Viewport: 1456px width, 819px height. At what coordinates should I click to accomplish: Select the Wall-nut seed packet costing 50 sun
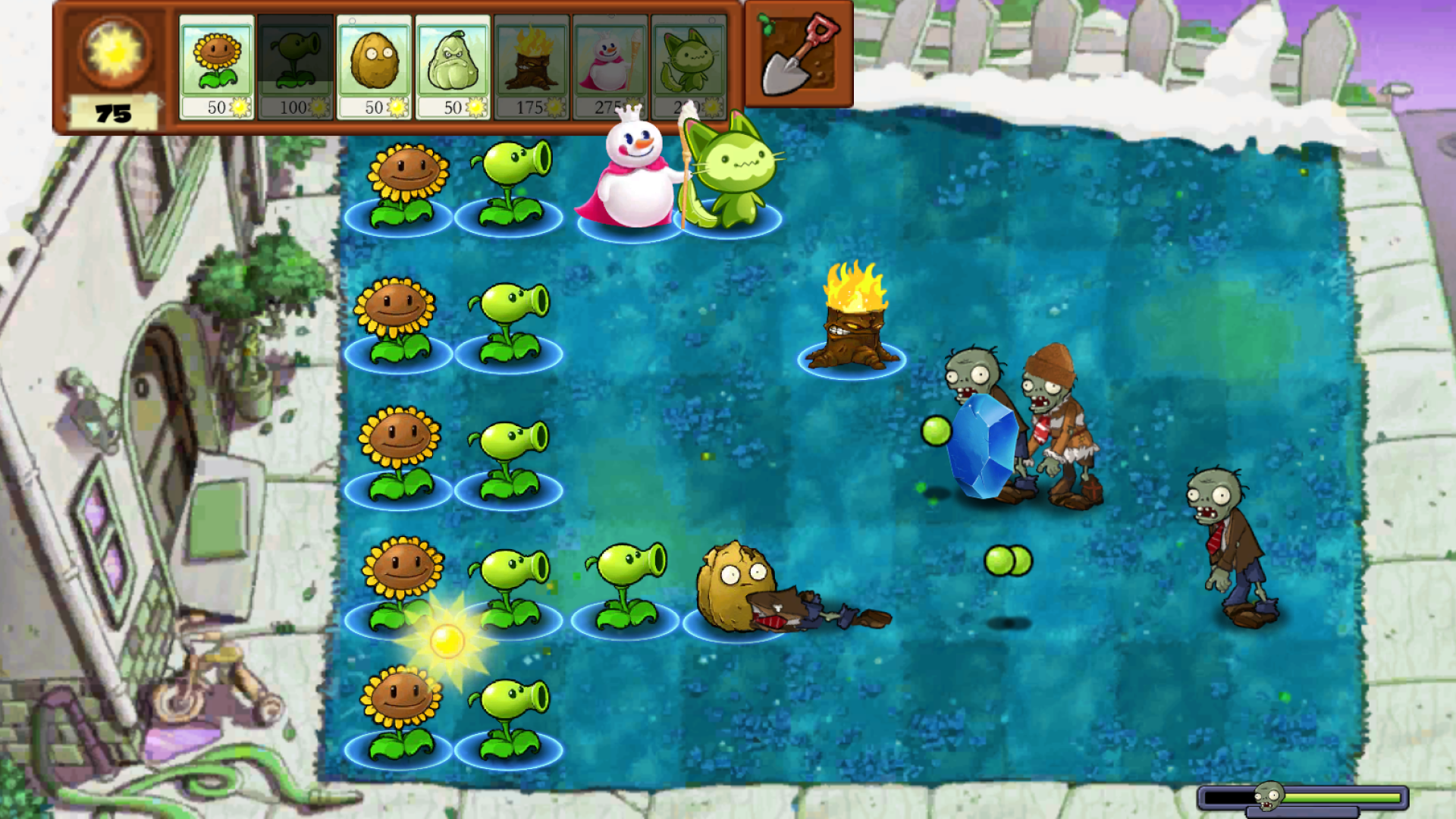[375, 61]
